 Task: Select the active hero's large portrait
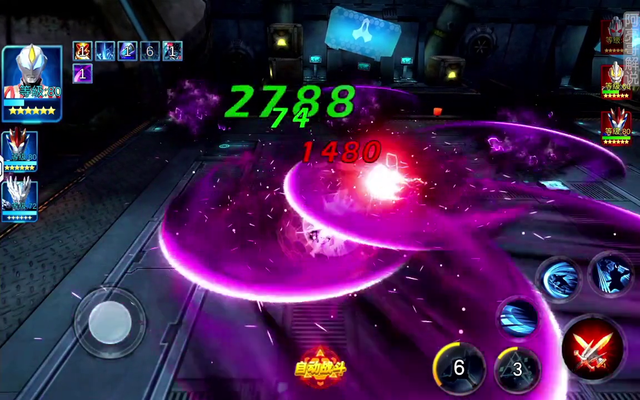coord(31,82)
